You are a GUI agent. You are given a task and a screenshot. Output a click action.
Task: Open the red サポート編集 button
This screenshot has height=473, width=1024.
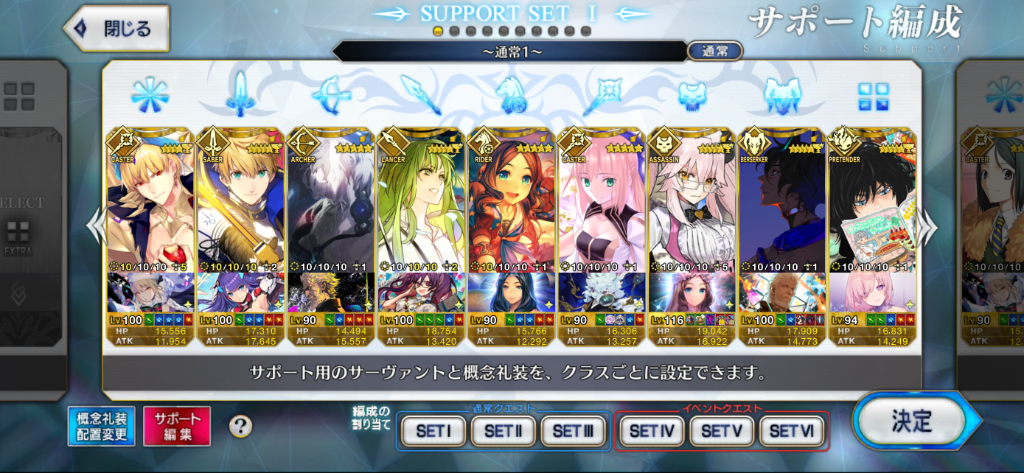[177, 426]
